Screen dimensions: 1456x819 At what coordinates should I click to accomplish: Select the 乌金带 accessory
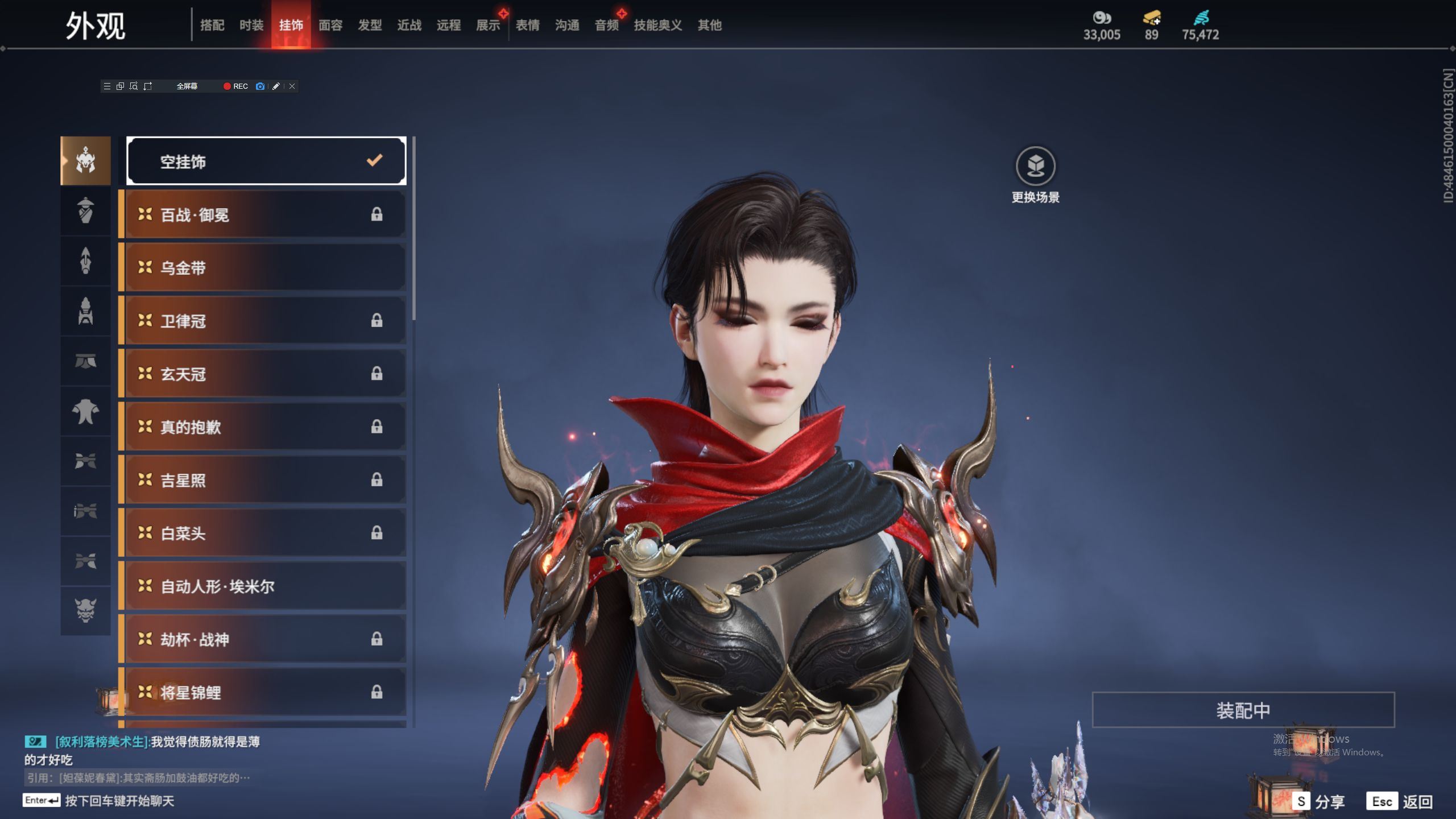click(x=266, y=268)
